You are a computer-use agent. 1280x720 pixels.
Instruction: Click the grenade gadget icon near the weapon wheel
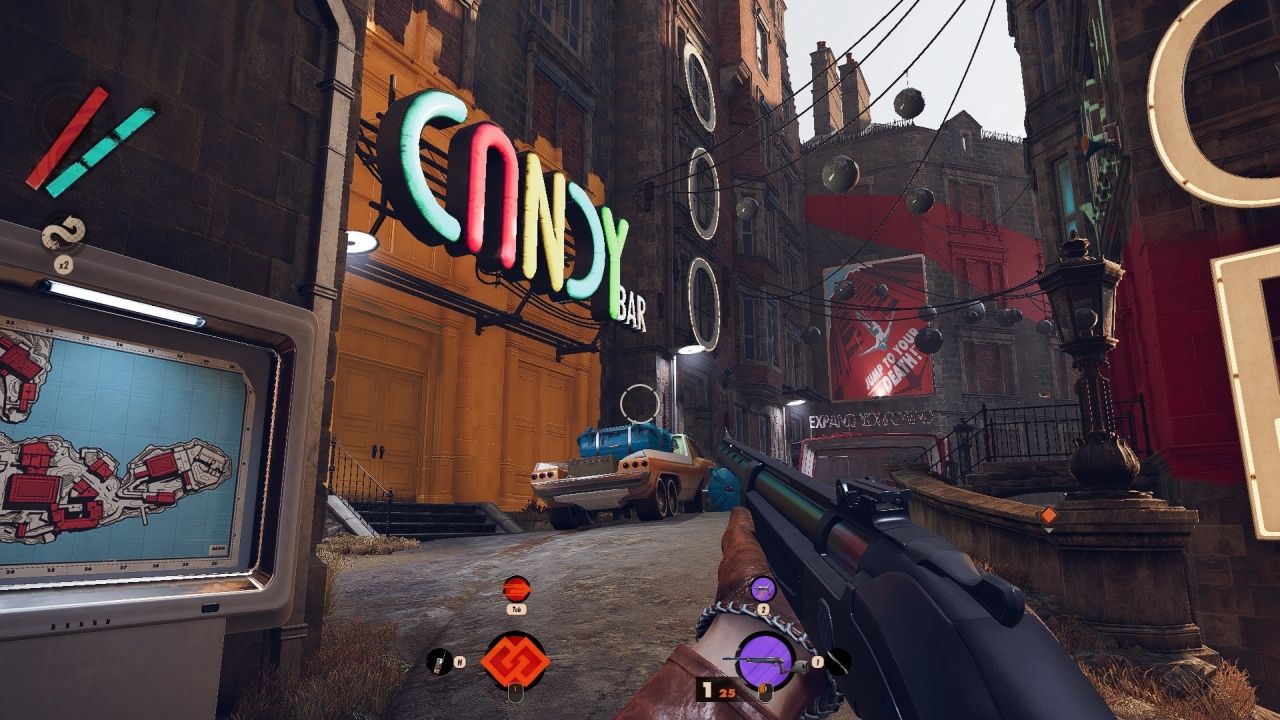pos(763,589)
